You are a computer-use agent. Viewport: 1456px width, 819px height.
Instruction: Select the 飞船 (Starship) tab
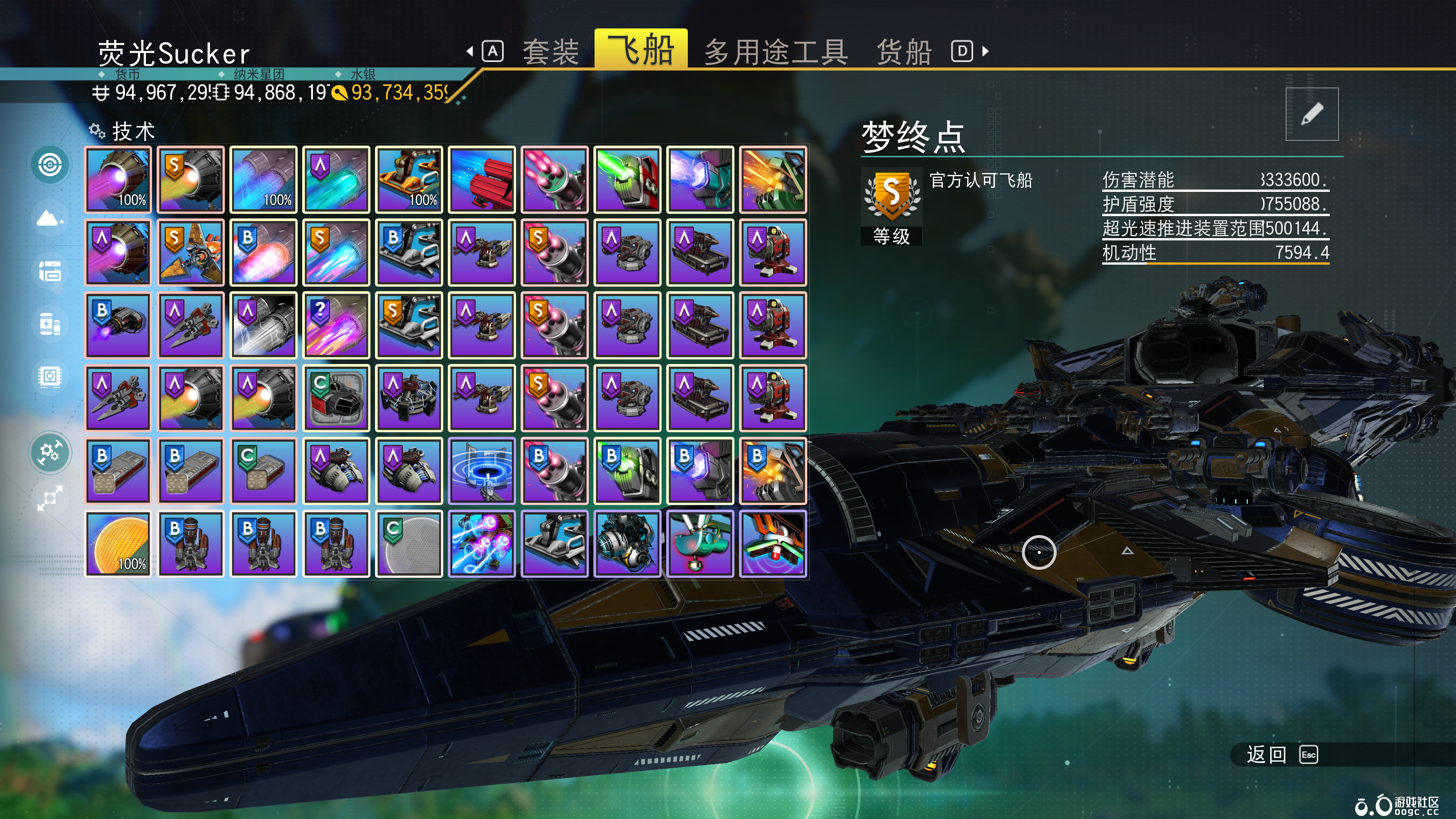click(x=641, y=50)
